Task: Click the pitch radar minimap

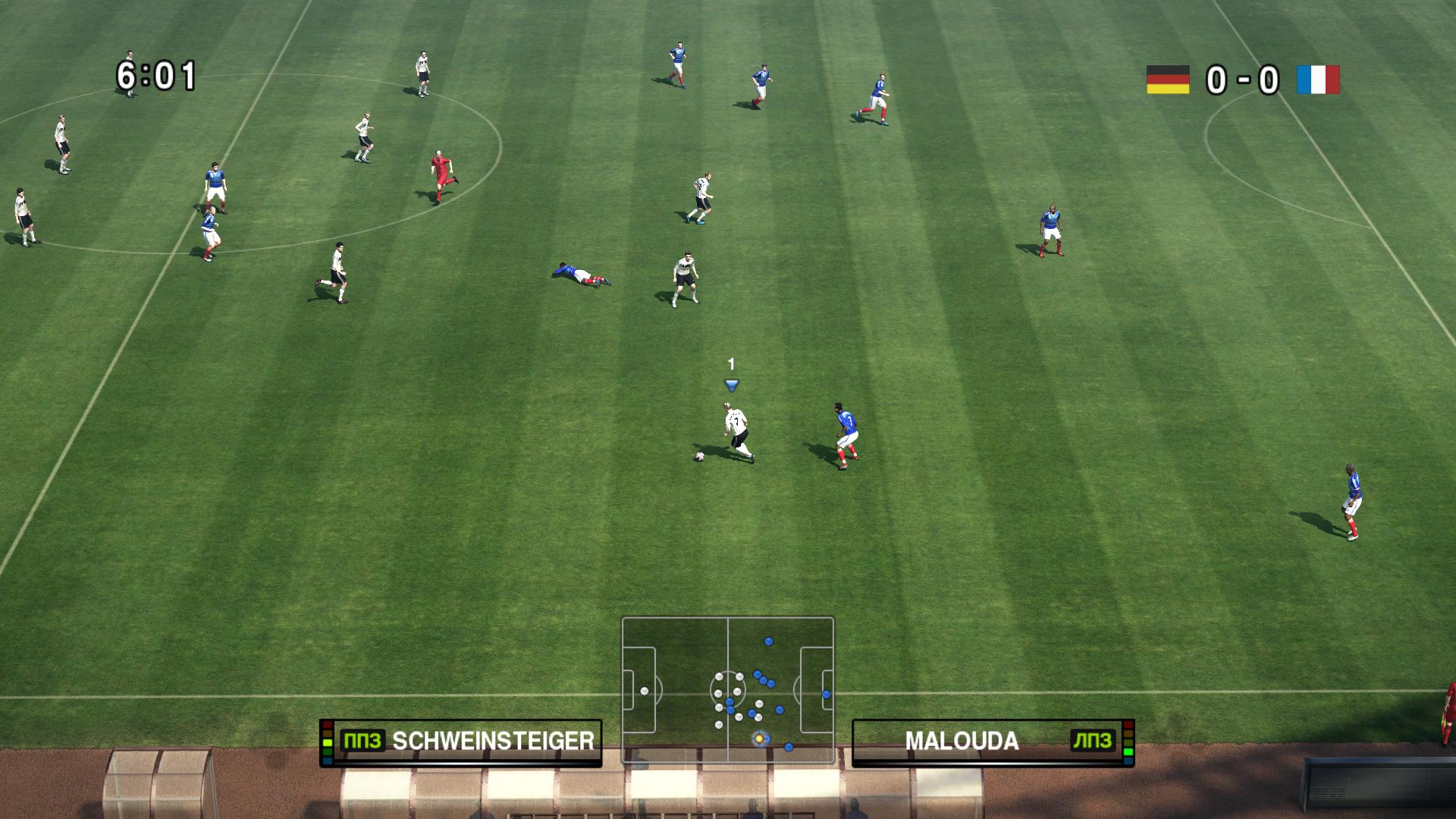Action: (x=728, y=689)
